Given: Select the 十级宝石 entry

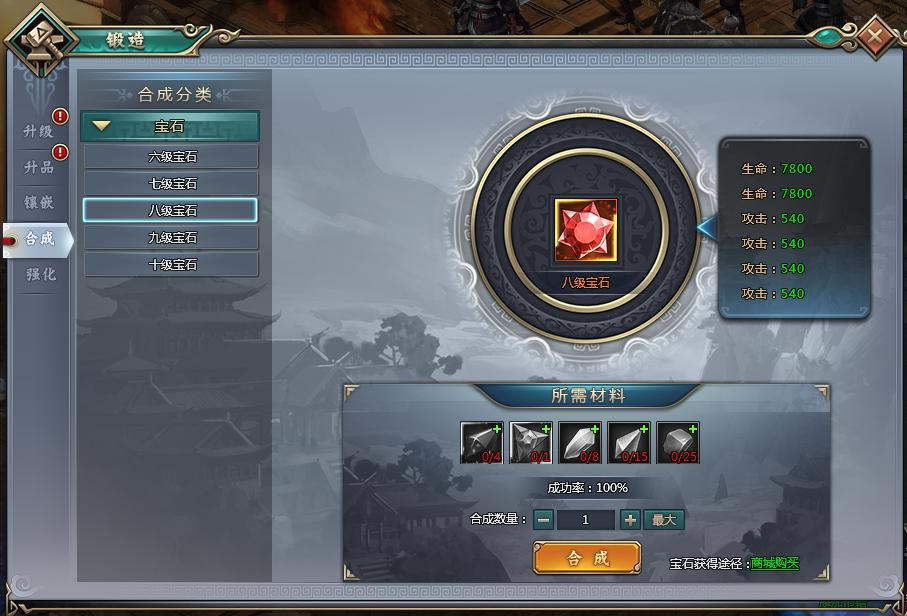Looking at the screenshot, I should (x=171, y=265).
